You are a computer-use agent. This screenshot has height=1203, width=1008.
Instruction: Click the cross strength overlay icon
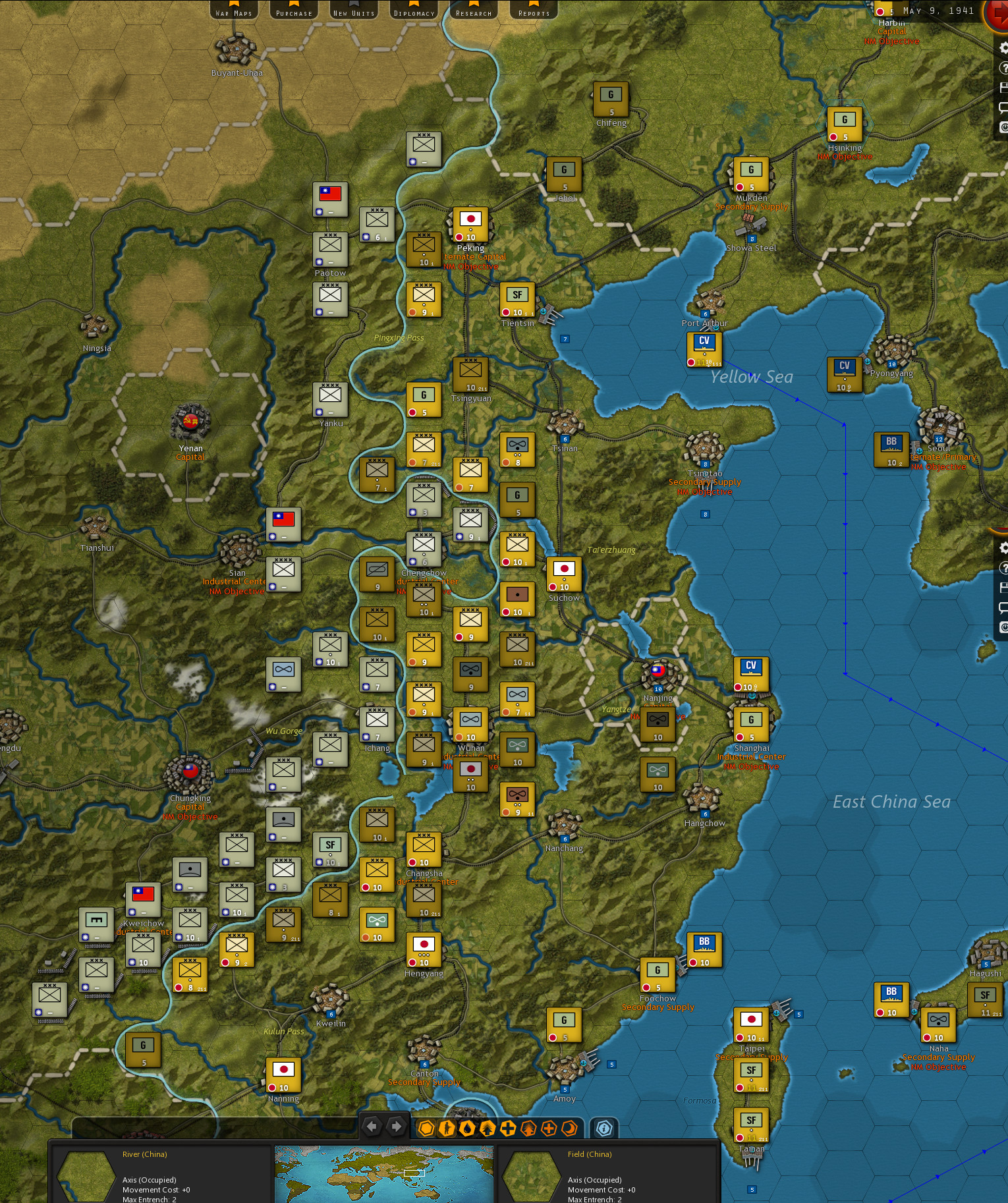(507, 1127)
